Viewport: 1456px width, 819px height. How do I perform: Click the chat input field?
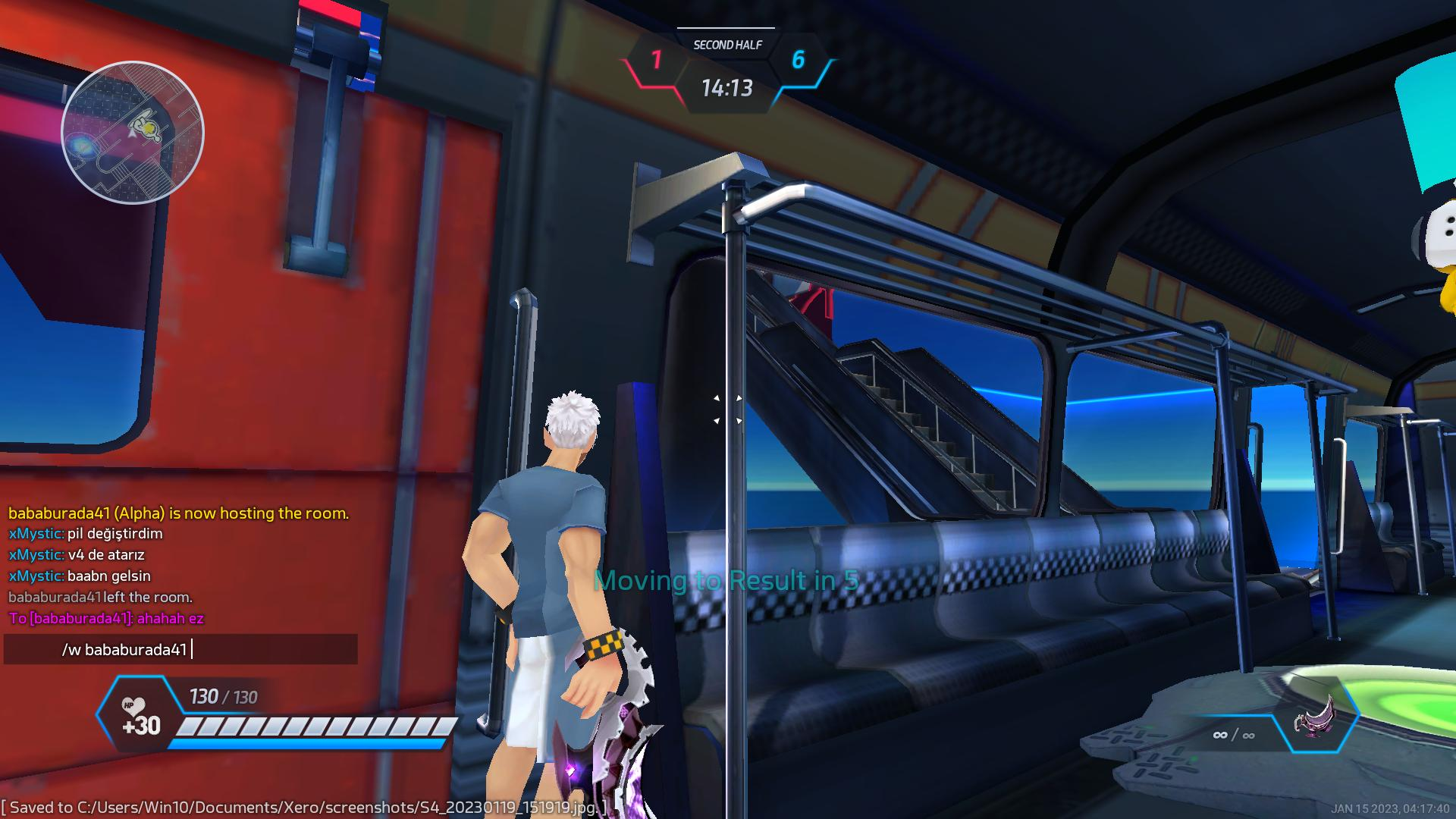(x=180, y=650)
